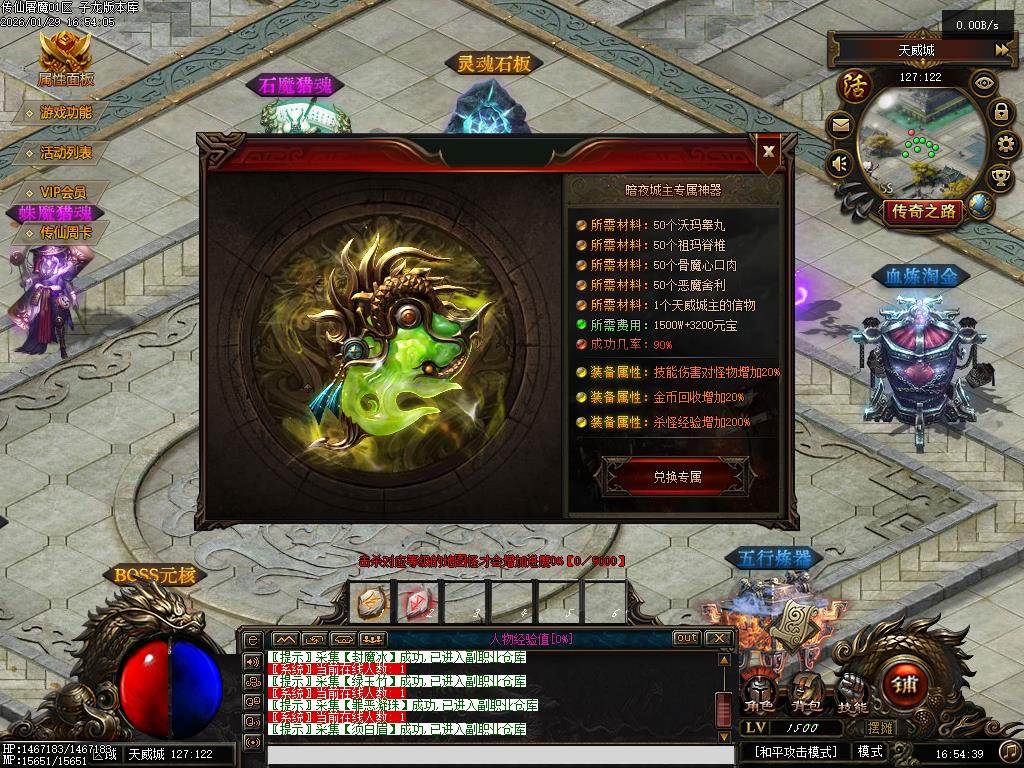Open the 活动列表 activity list
1024x768 pixels.
pos(66,153)
